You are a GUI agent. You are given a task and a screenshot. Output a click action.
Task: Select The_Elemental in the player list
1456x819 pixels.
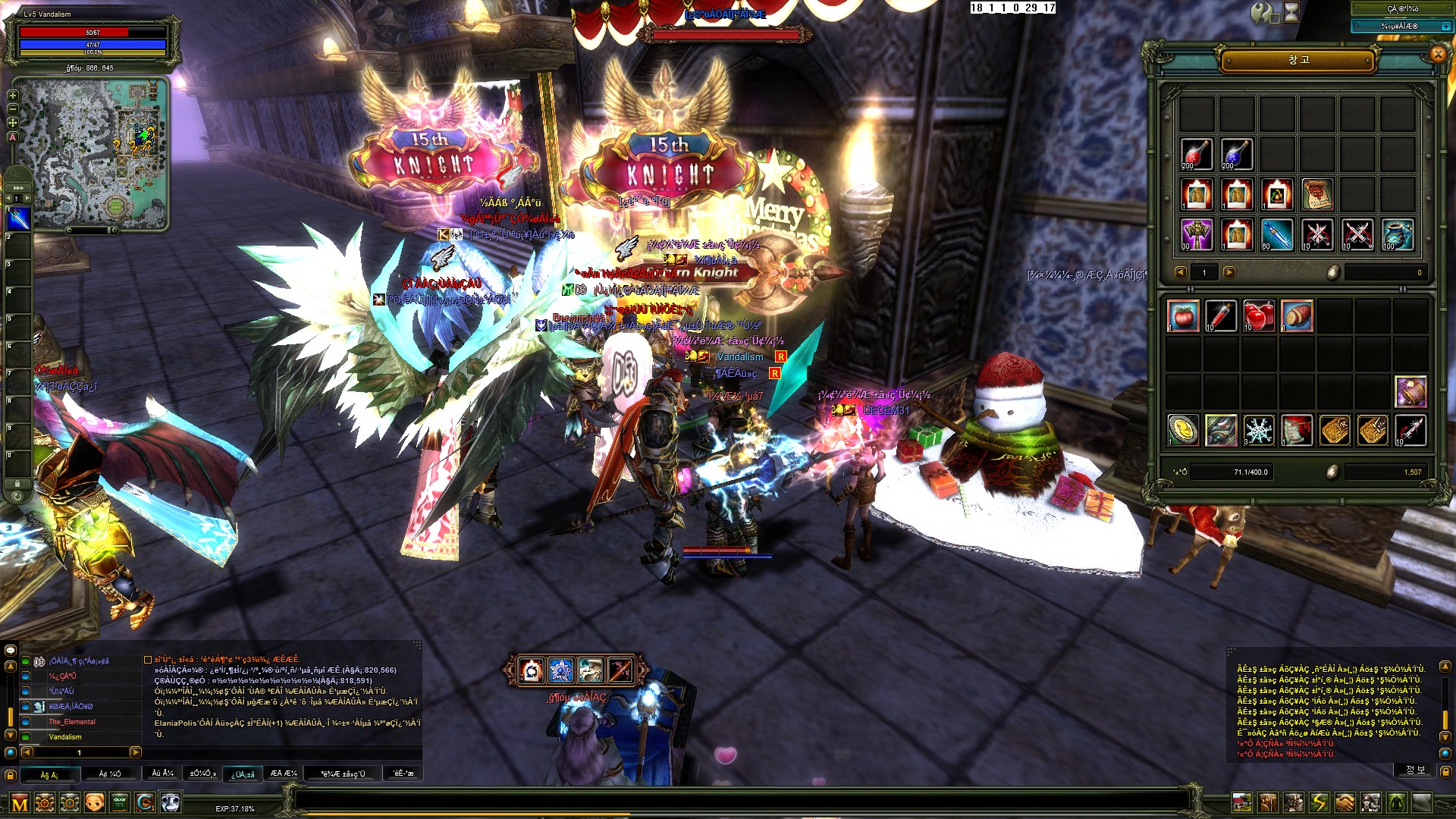click(x=72, y=722)
